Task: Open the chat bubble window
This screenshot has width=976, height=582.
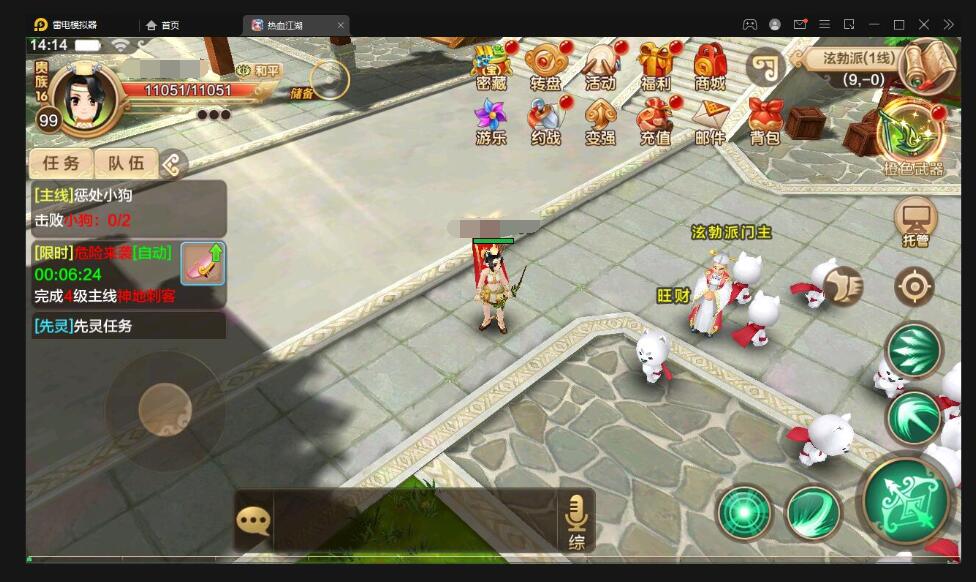Action: 253,520
